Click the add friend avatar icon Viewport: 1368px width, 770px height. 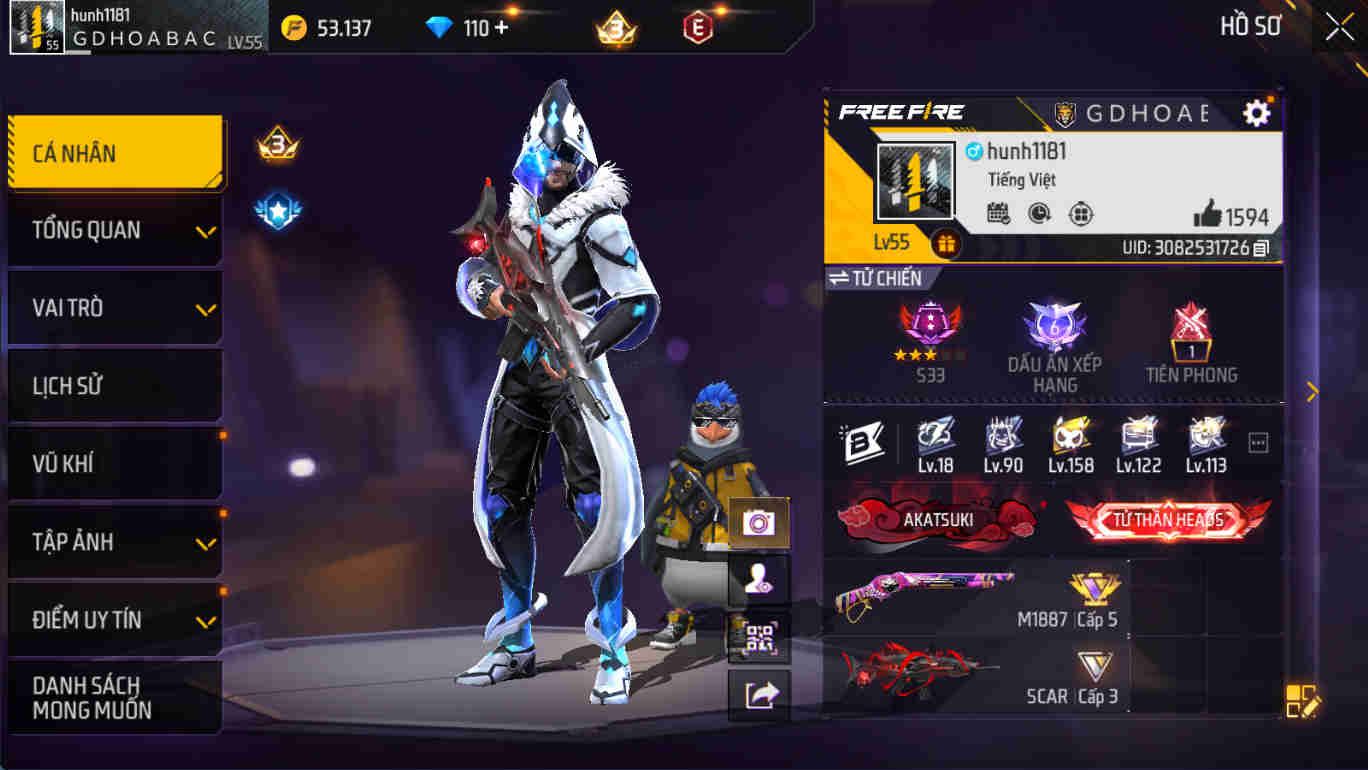(x=757, y=578)
